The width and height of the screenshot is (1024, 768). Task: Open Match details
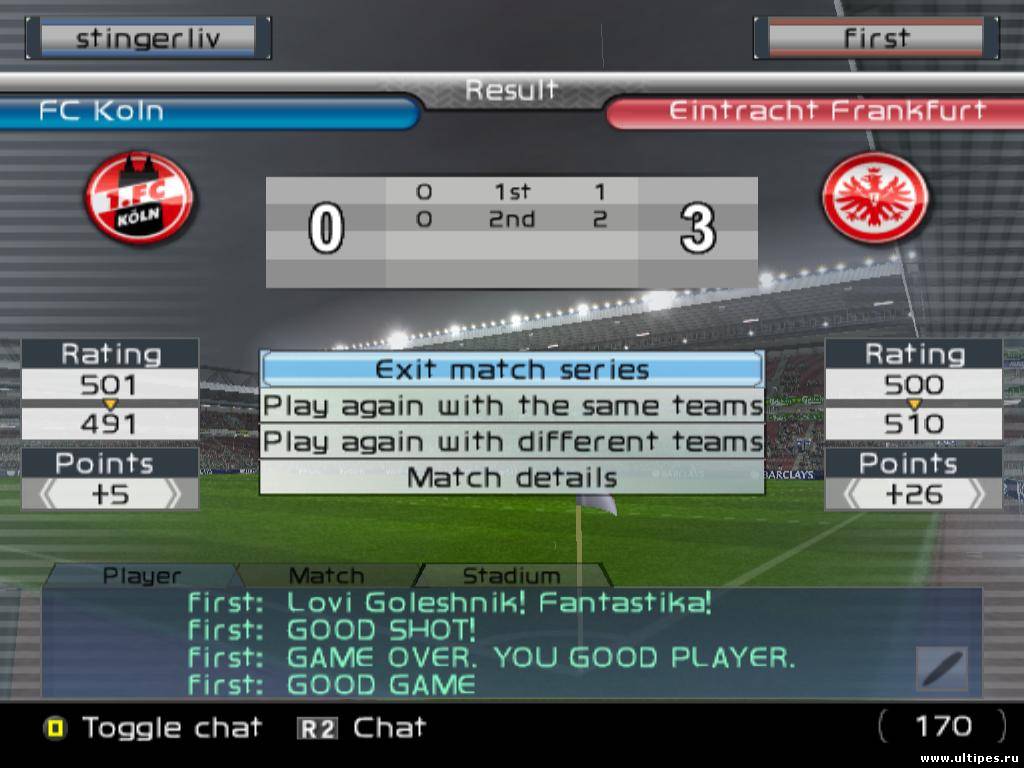511,477
